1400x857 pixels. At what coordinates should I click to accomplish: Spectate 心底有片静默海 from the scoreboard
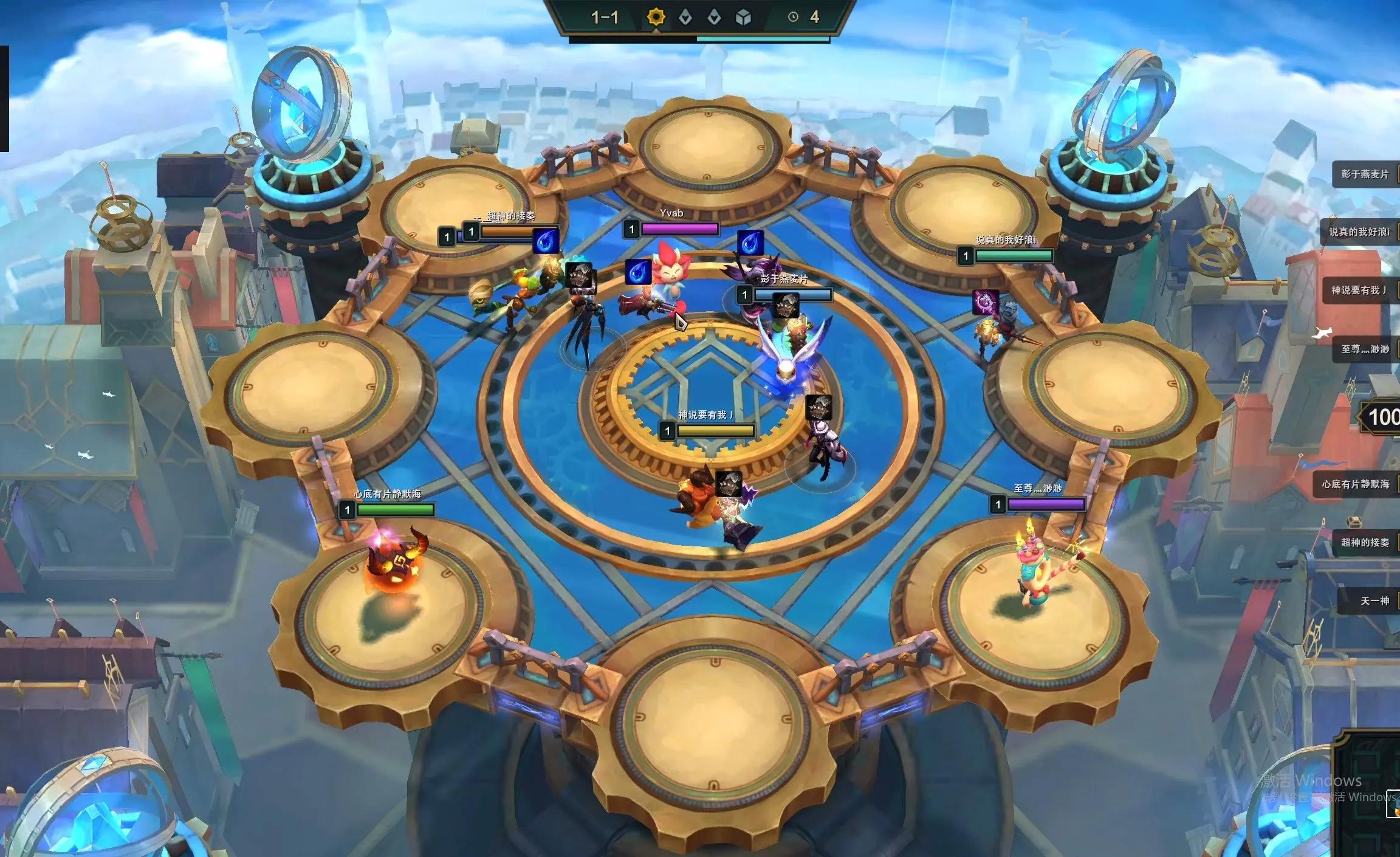1356,484
